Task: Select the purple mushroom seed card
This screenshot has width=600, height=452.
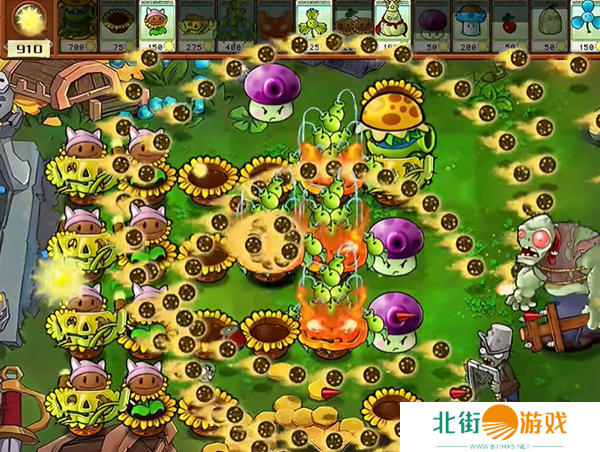Action: [x=432, y=27]
